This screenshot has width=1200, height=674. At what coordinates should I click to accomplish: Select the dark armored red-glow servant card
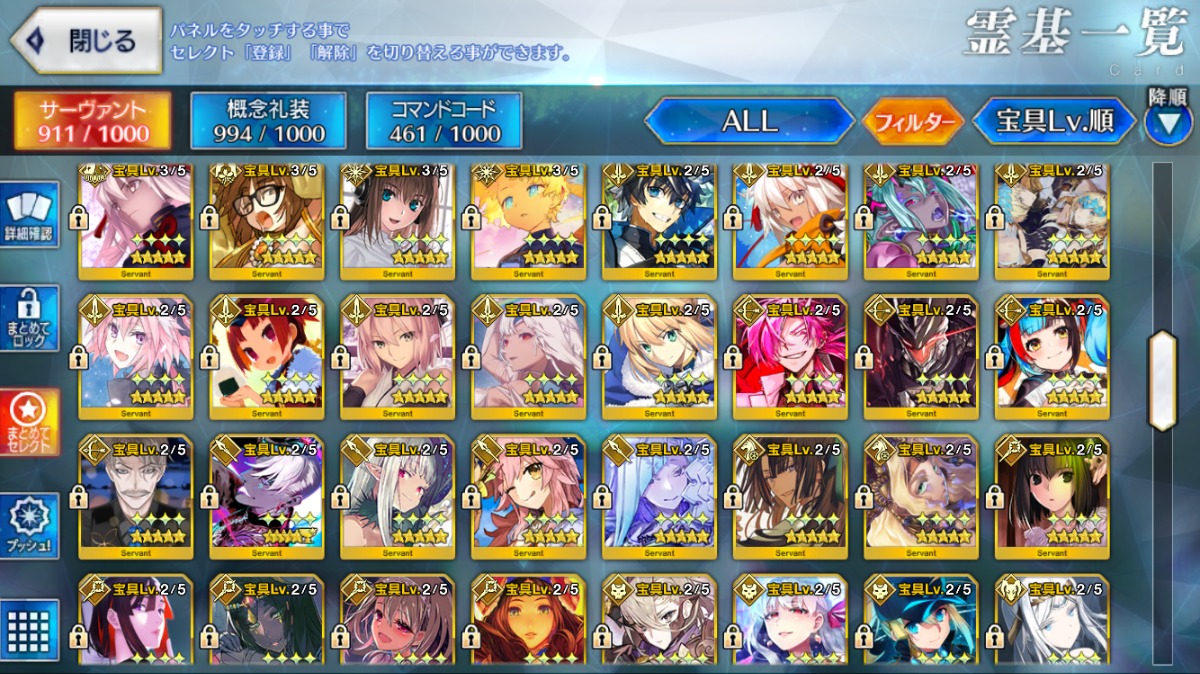tap(921, 355)
